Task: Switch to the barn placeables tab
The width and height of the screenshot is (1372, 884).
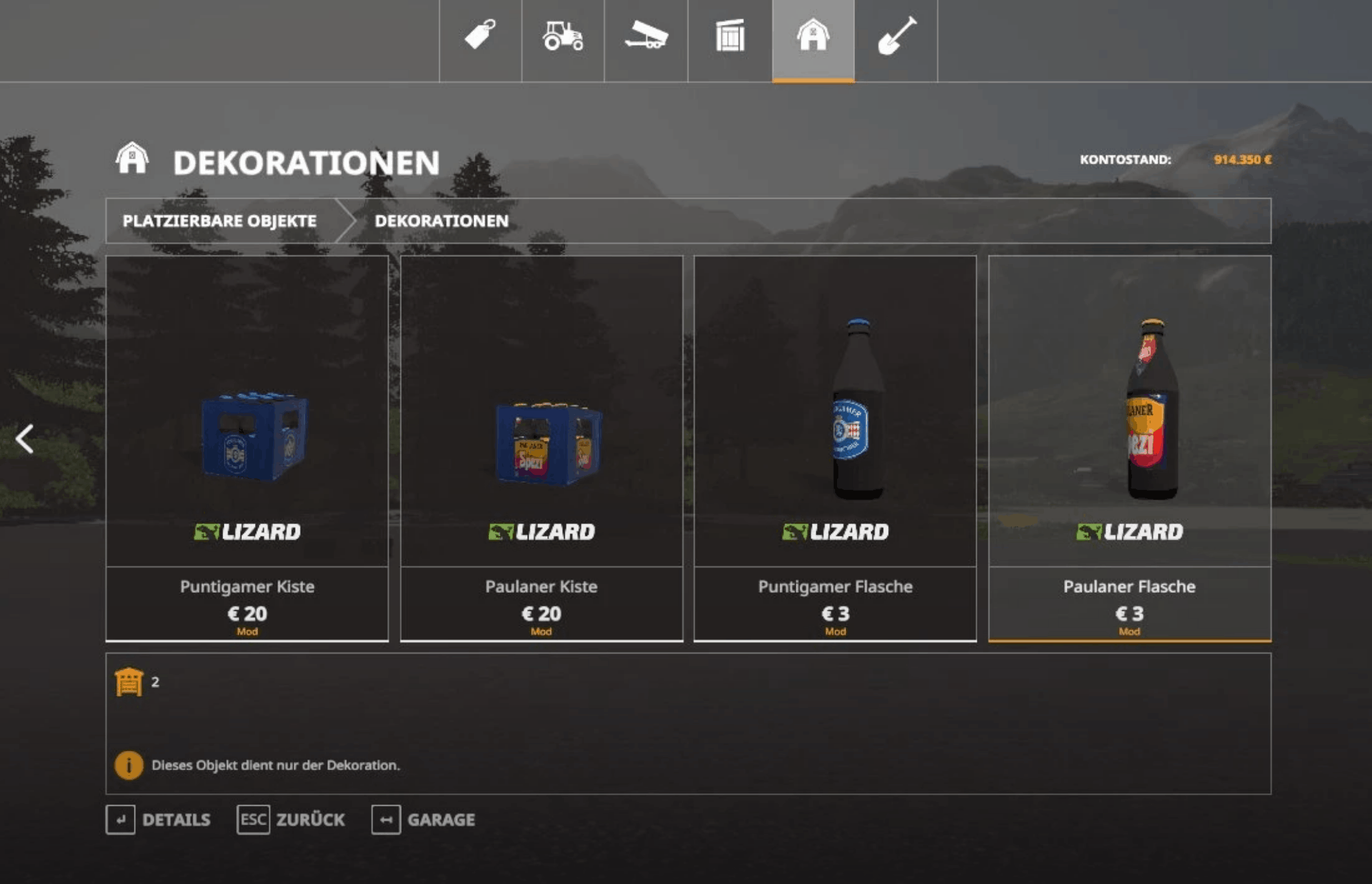Action: pos(813,36)
